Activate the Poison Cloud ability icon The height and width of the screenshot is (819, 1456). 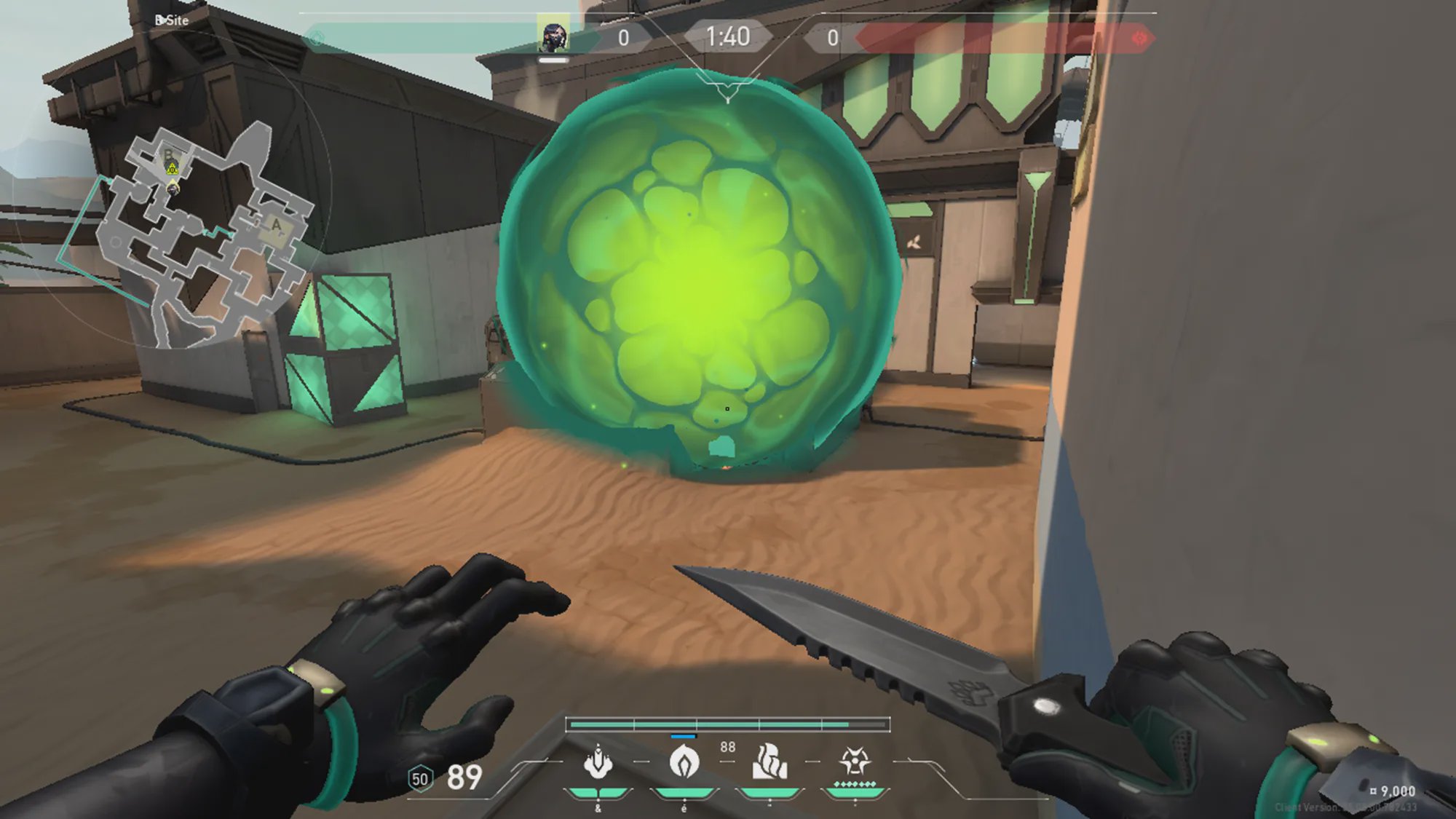point(684,762)
